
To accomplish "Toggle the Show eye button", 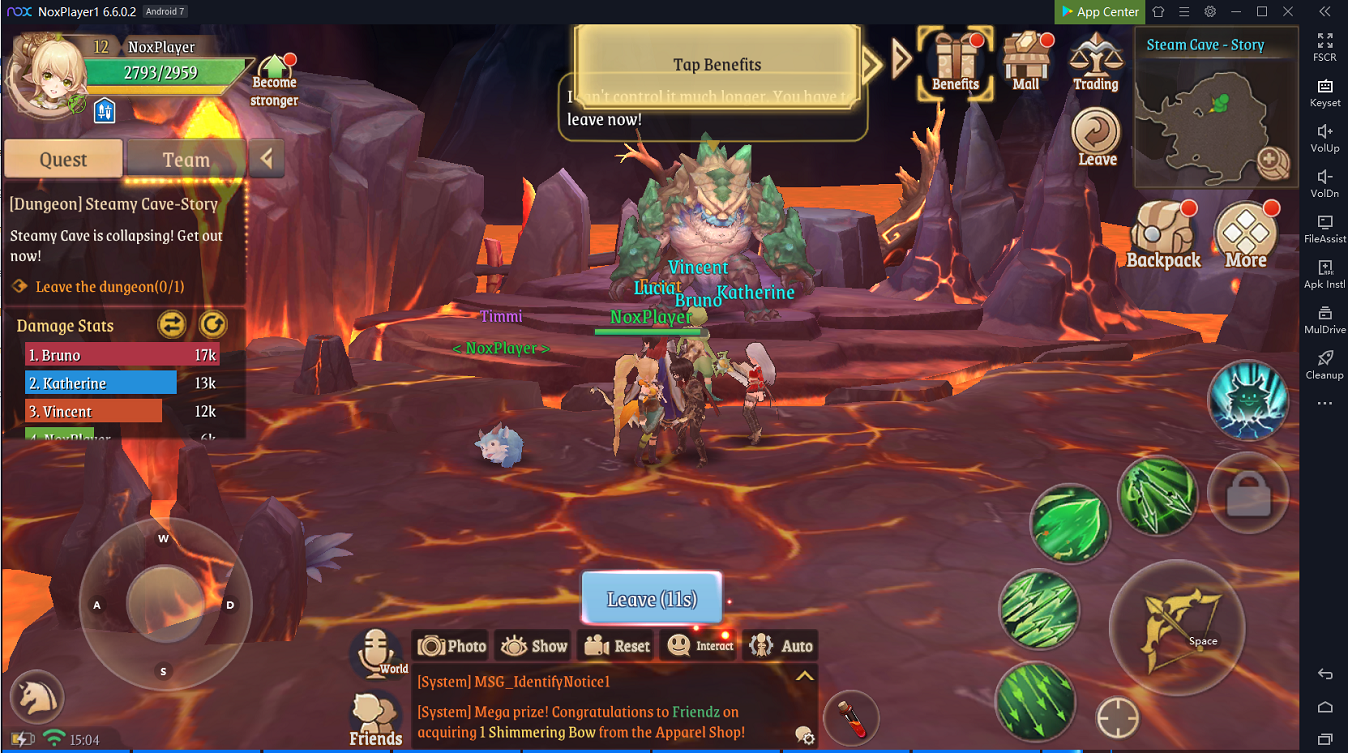I will (532, 646).
